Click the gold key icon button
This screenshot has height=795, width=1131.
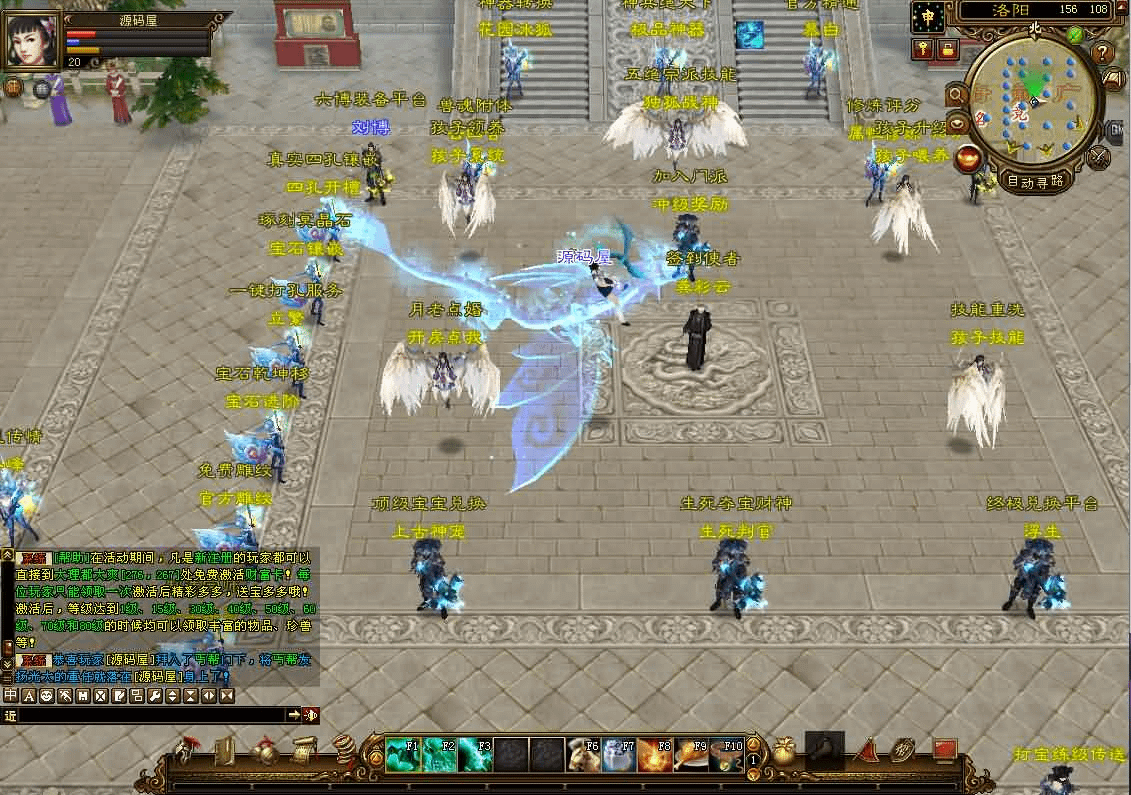(x=921, y=49)
